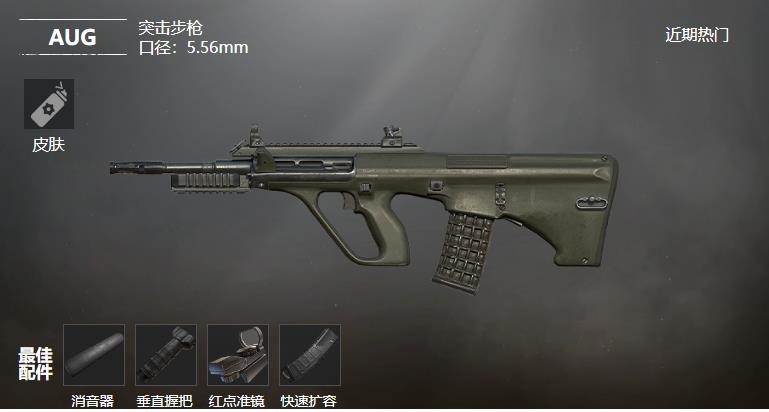Open the 皮肤 skin spray-can icon
Image resolution: width=769 pixels, height=412 pixels.
(x=48, y=104)
